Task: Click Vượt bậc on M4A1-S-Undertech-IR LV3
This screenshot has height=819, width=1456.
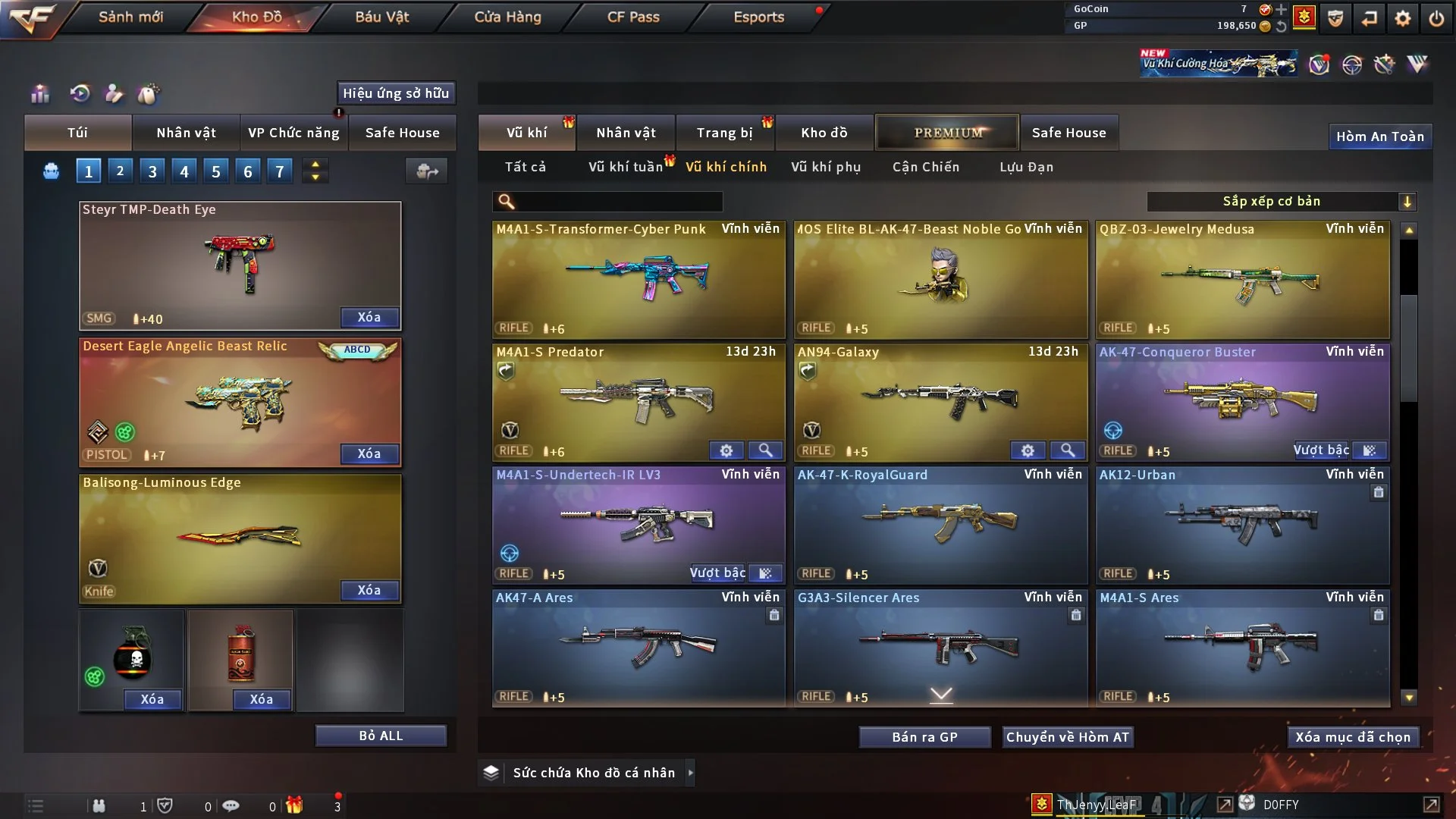Action: [718, 573]
